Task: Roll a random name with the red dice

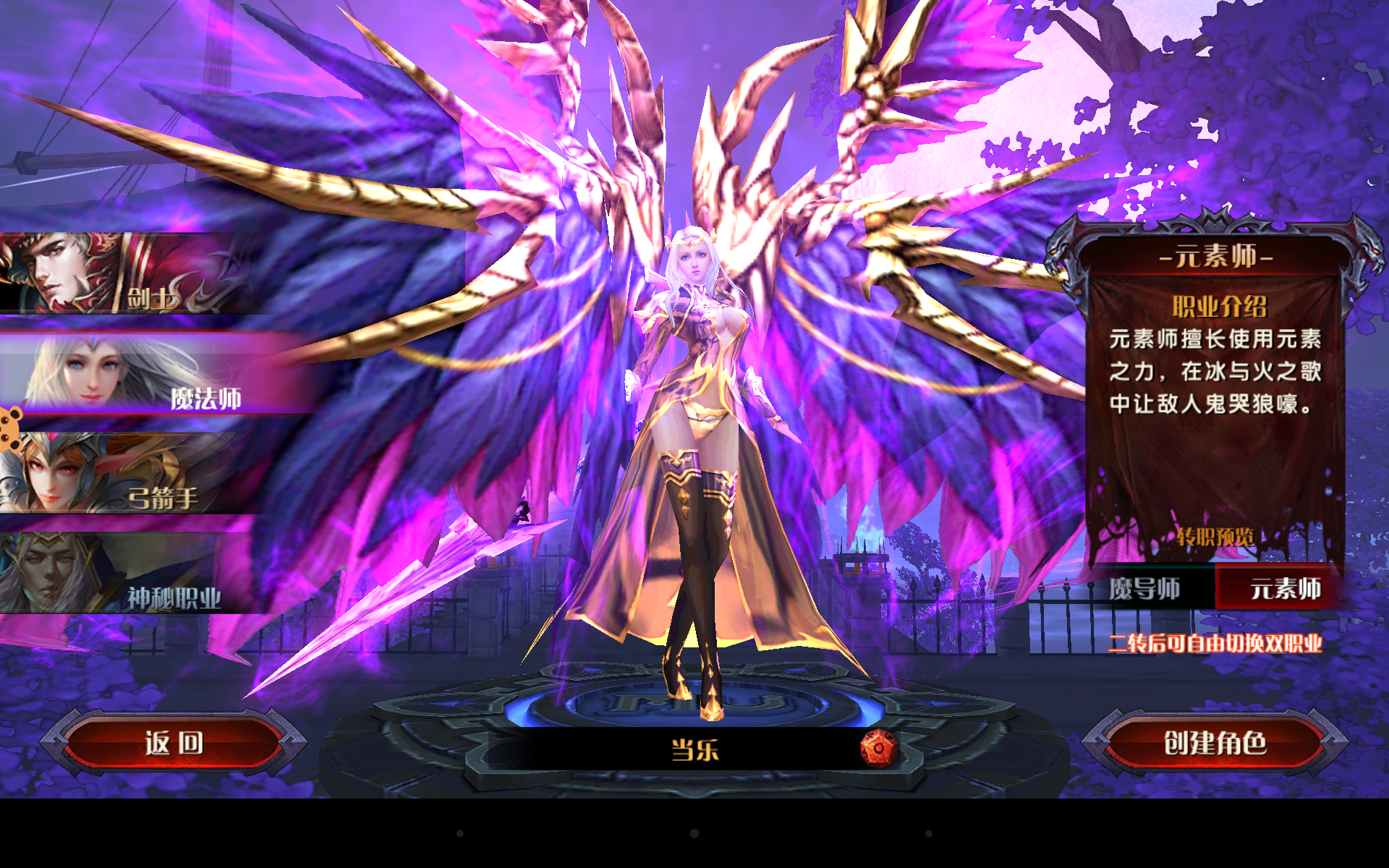Action: click(878, 749)
